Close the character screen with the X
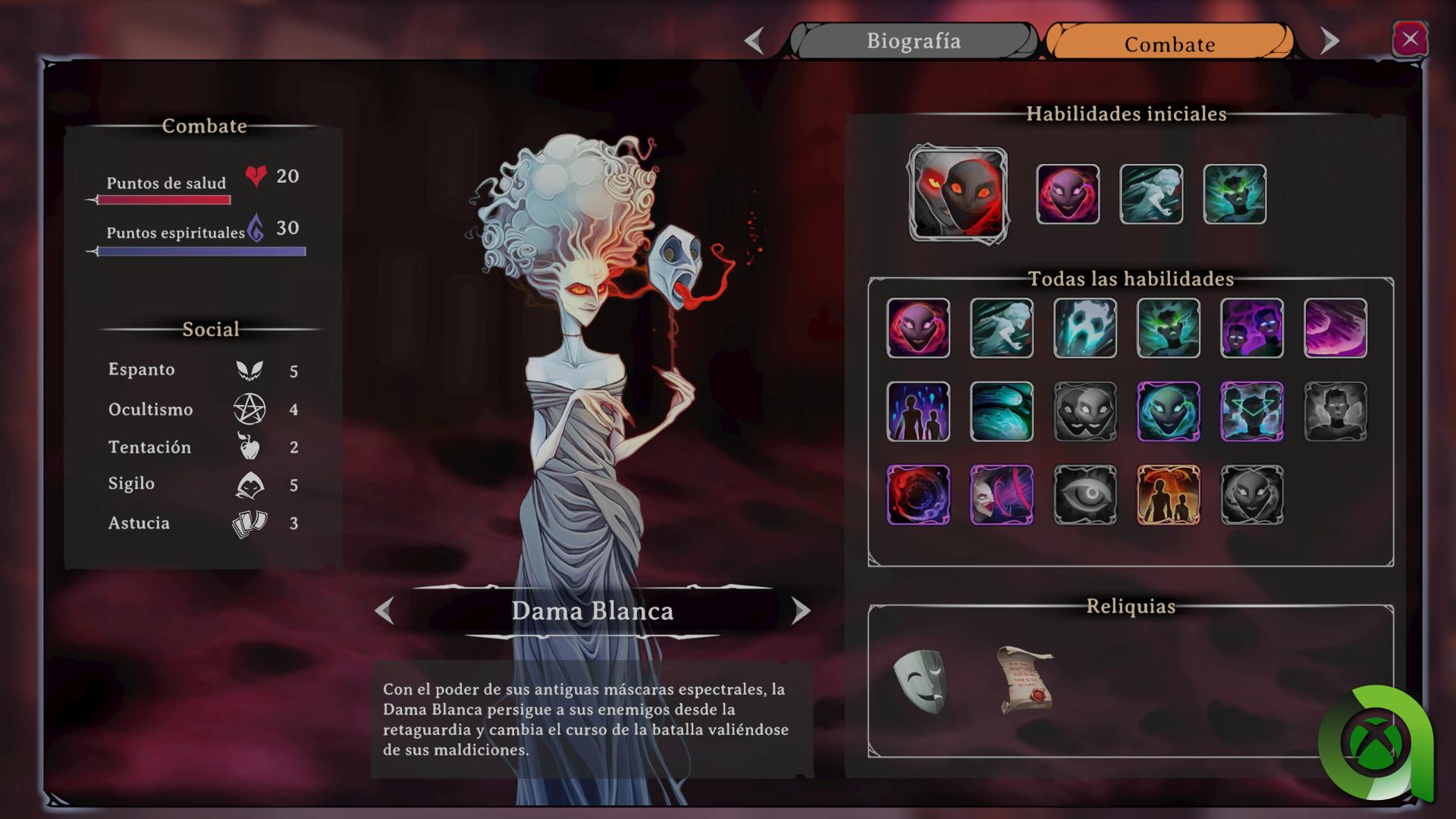Screen dimensions: 1456x819 pos(1409,39)
